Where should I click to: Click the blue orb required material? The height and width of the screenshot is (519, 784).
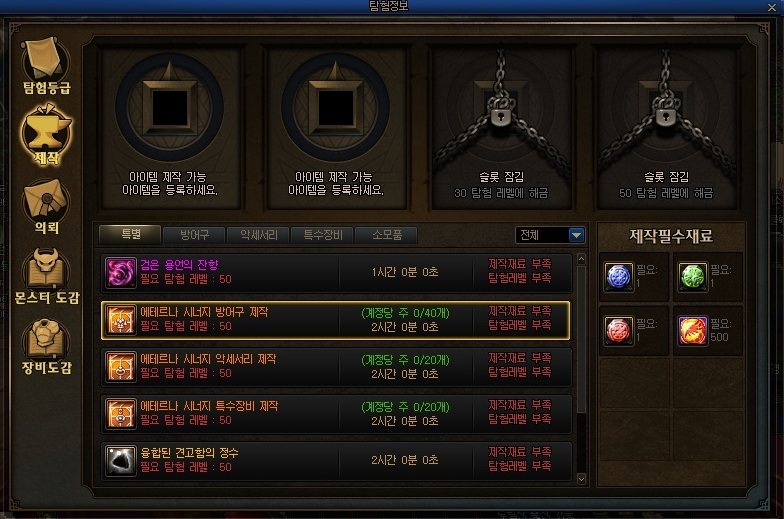[x=619, y=277]
